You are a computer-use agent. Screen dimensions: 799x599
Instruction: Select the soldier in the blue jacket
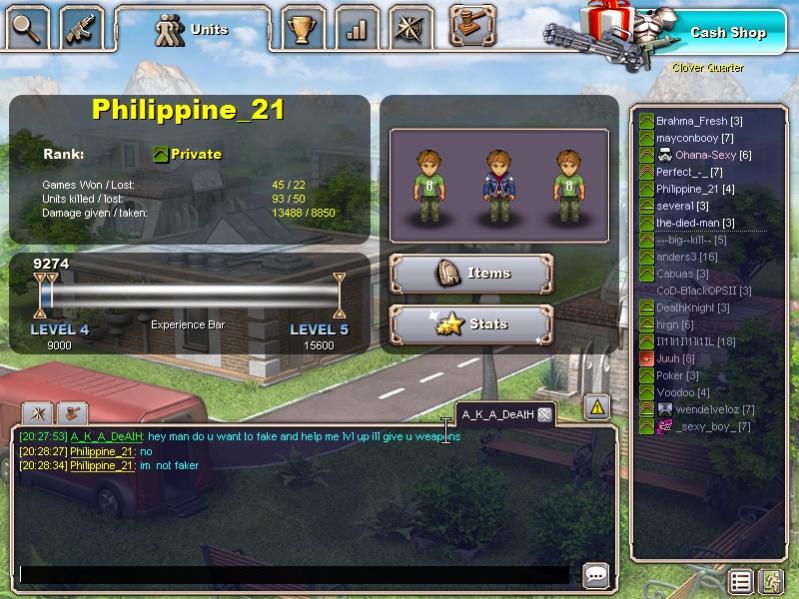coord(499,184)
